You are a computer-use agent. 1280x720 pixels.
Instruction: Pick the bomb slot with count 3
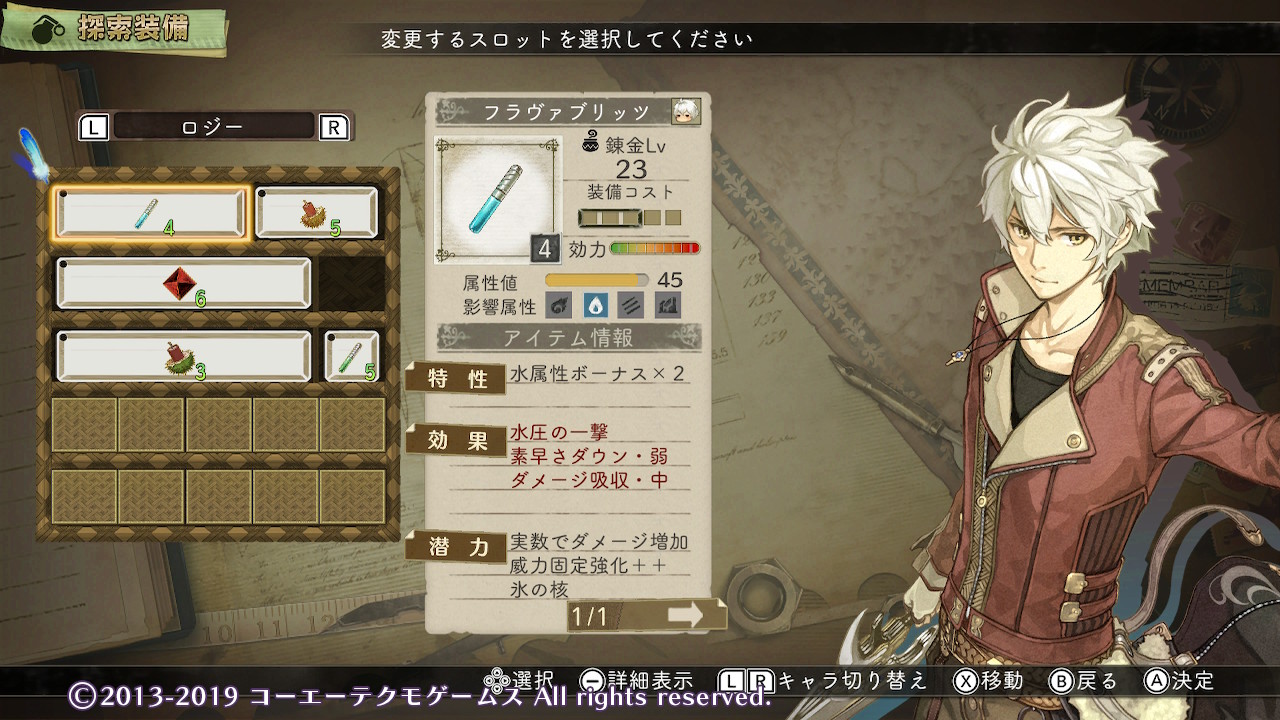[183, 357]
